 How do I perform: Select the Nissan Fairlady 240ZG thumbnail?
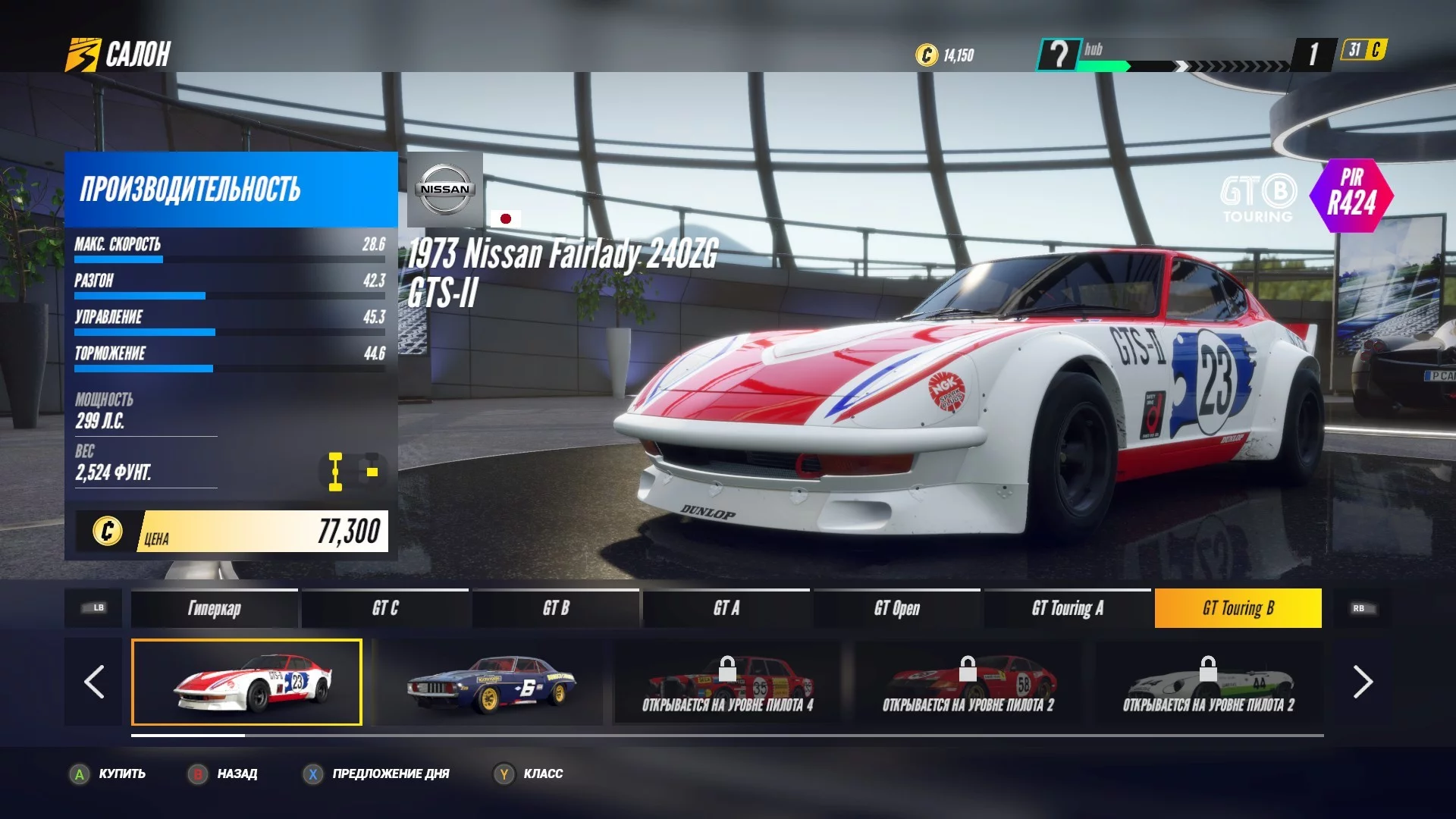(x=246, y=682)
